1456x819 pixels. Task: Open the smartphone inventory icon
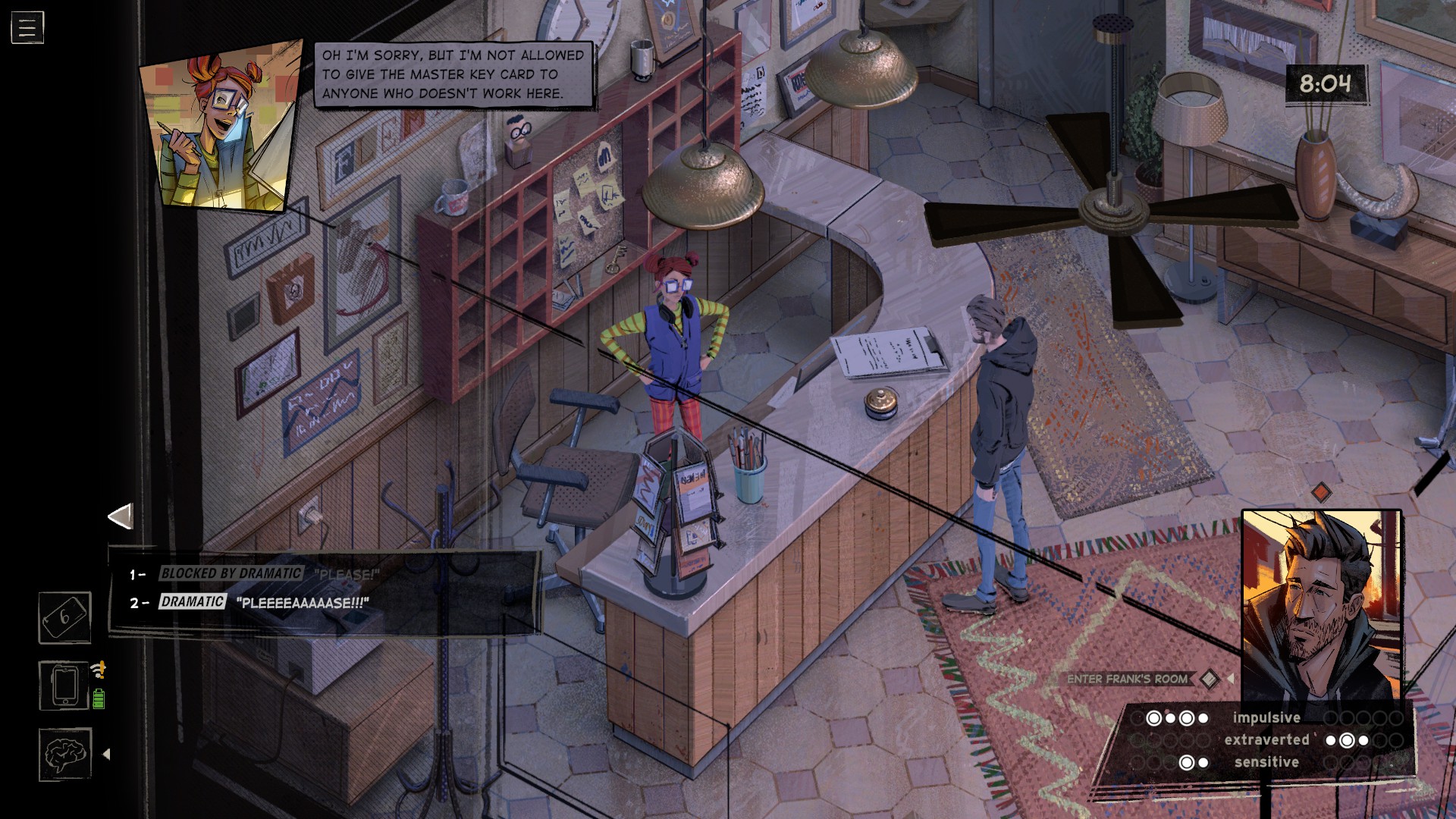[x=62, y=684]
